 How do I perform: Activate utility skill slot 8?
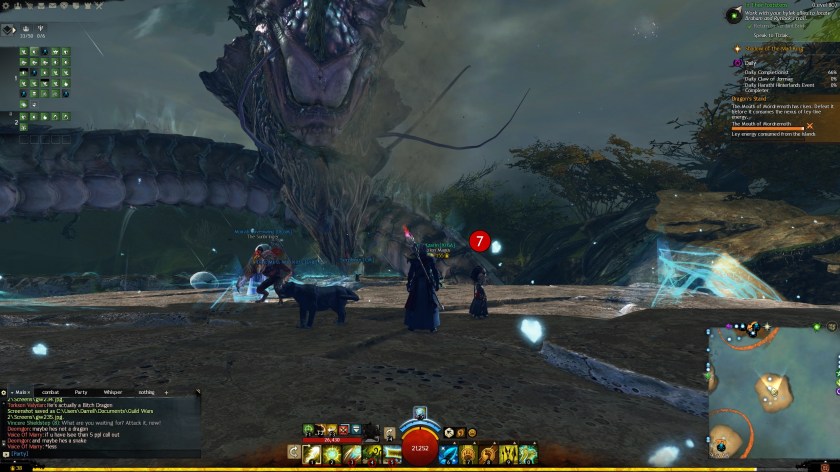click(488, 455)
